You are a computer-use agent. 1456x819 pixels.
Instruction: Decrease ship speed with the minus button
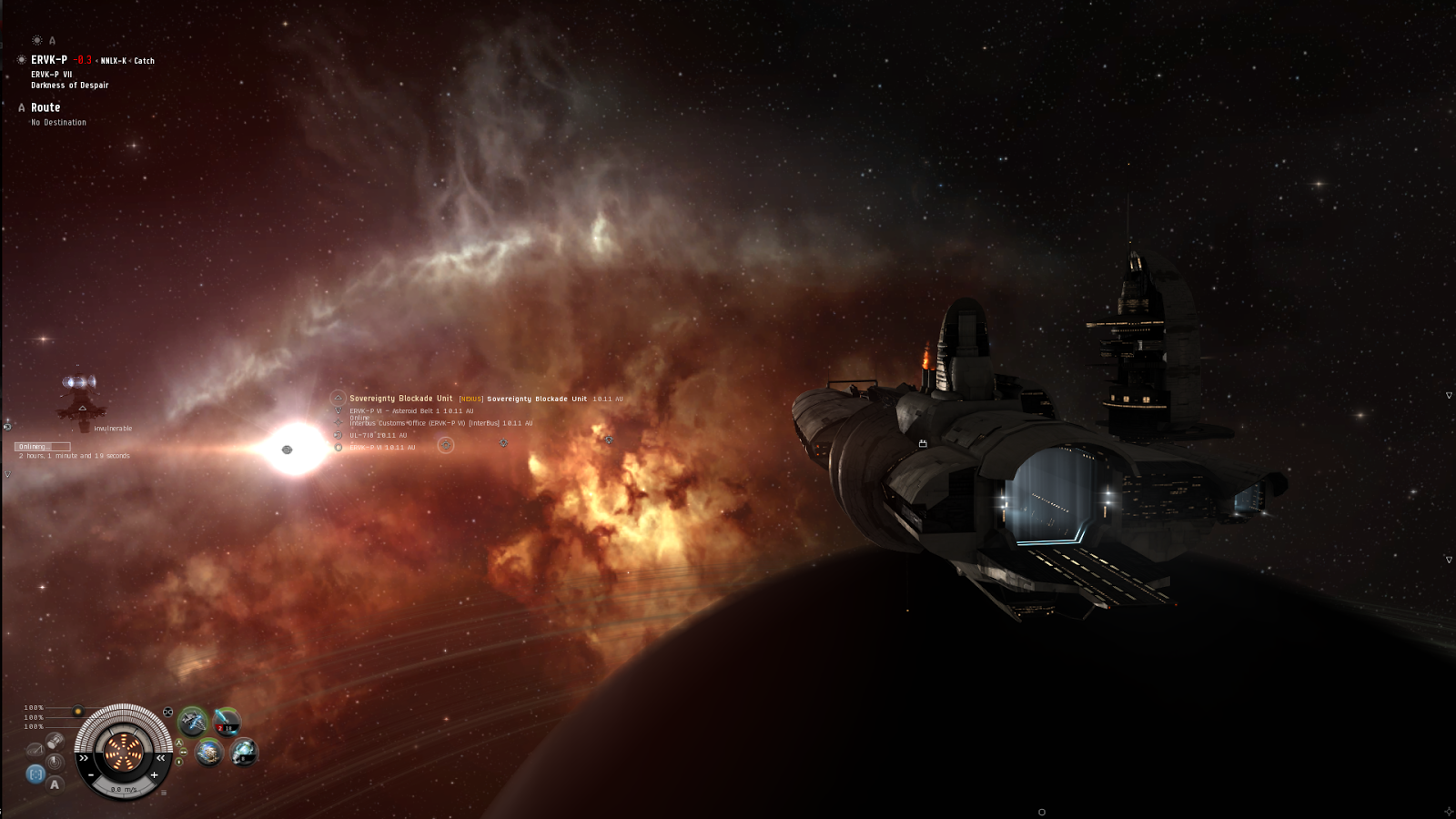point(91,776)
